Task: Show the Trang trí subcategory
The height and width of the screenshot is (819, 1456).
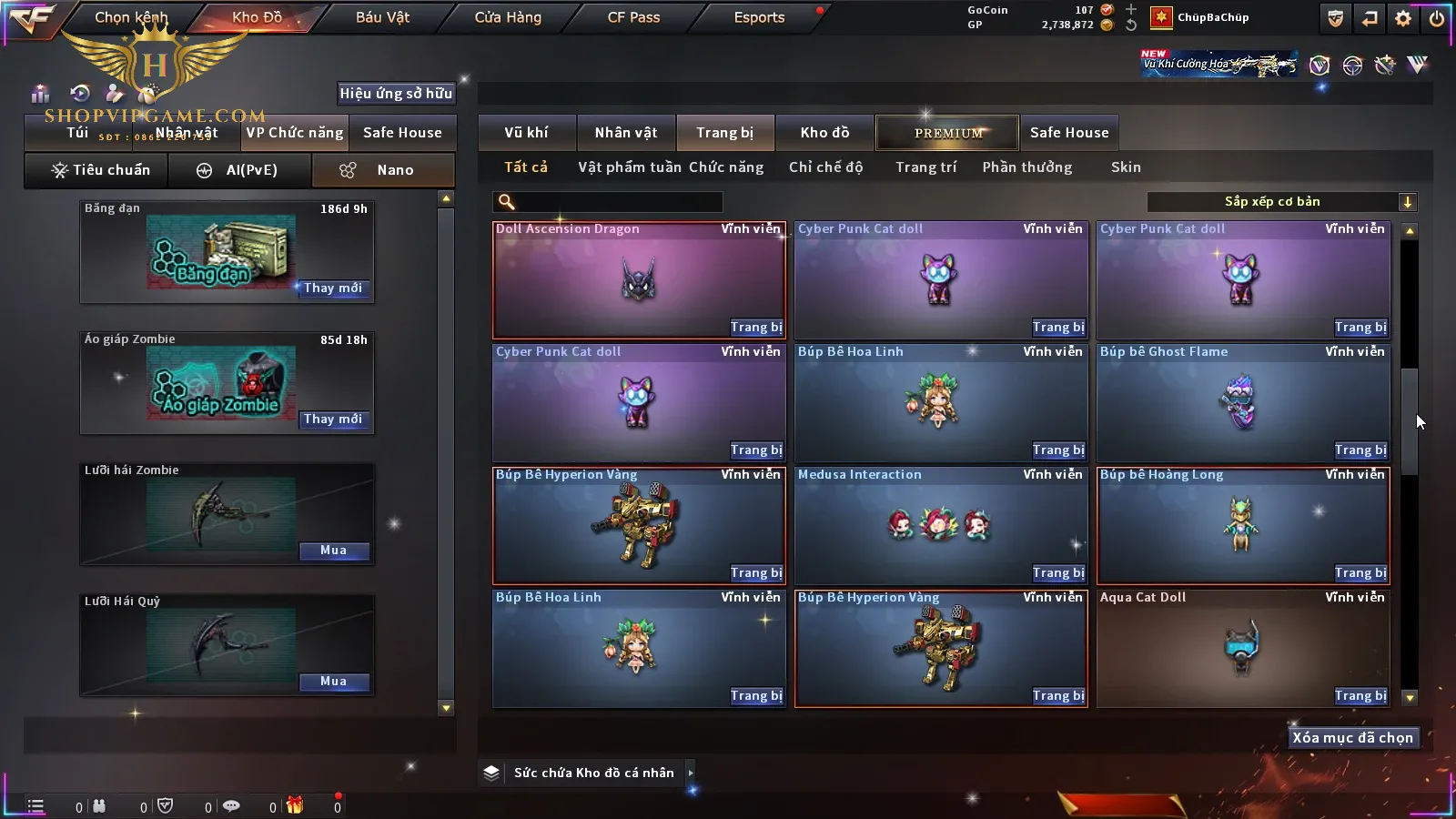Action: [x=925, y=167]
